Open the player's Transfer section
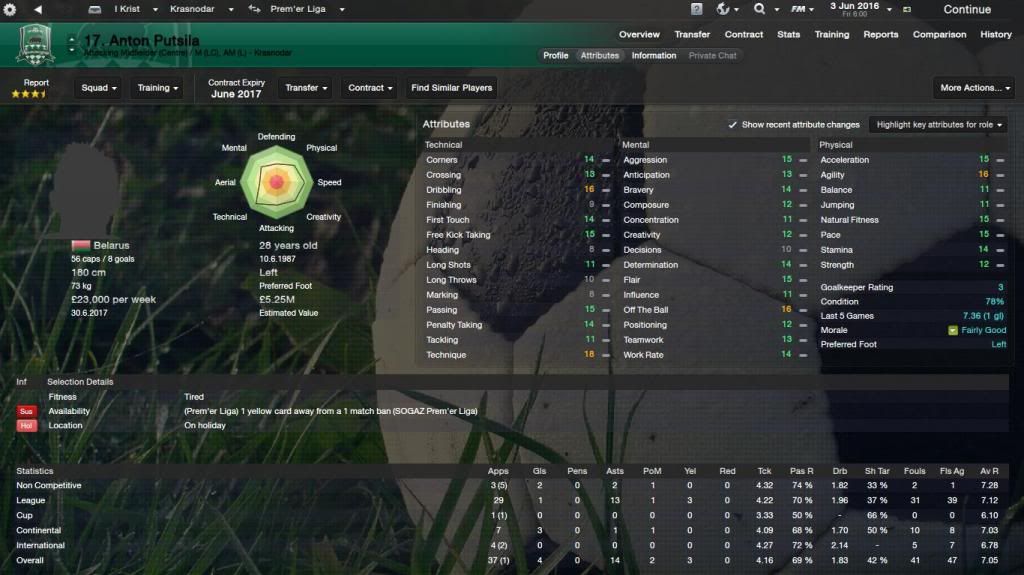The height and width of the screenshot is (575, 1024). (x=692, y=34)
